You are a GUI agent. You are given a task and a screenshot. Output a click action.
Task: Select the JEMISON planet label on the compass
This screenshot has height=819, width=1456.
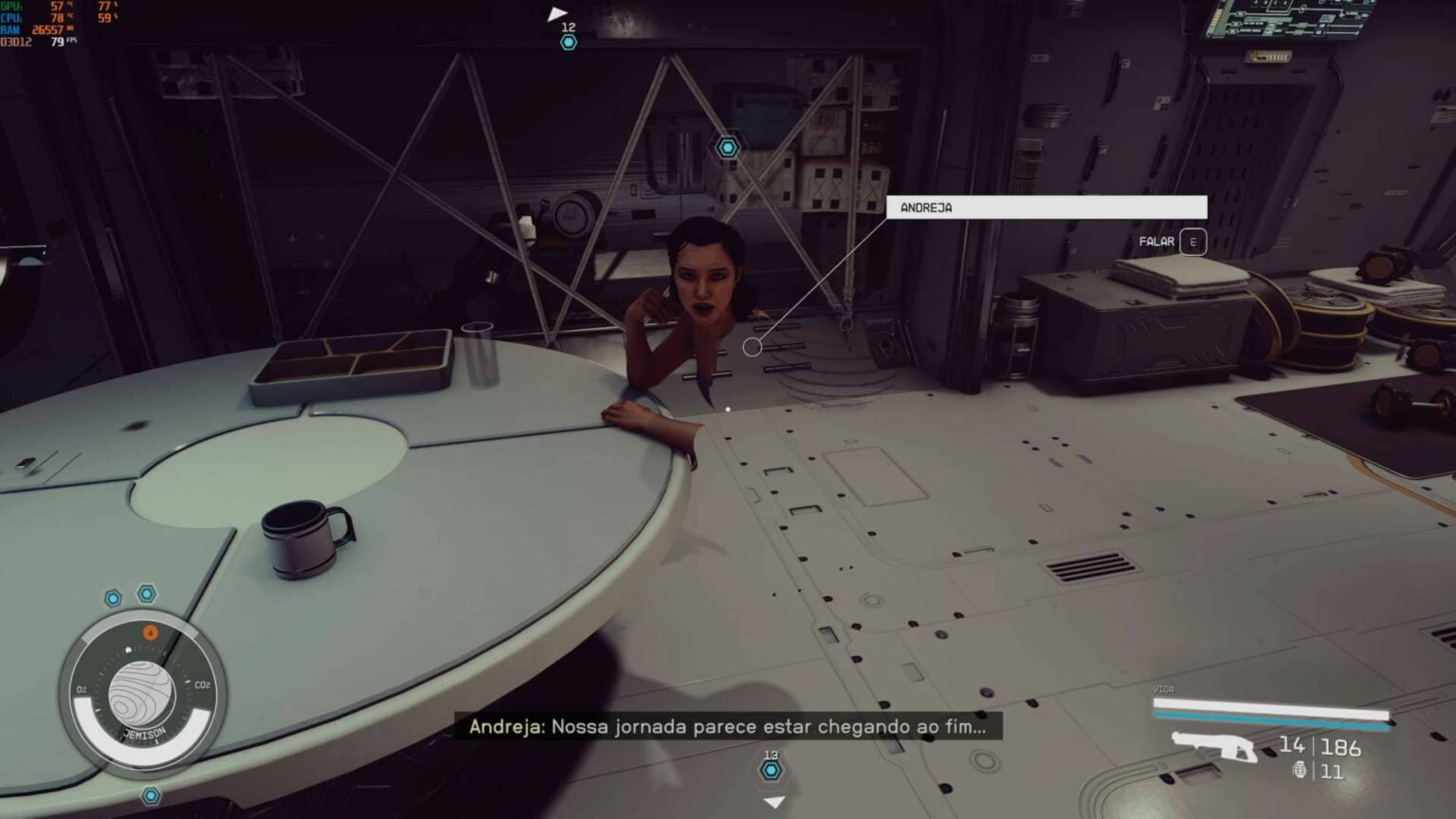coord(144,732)
